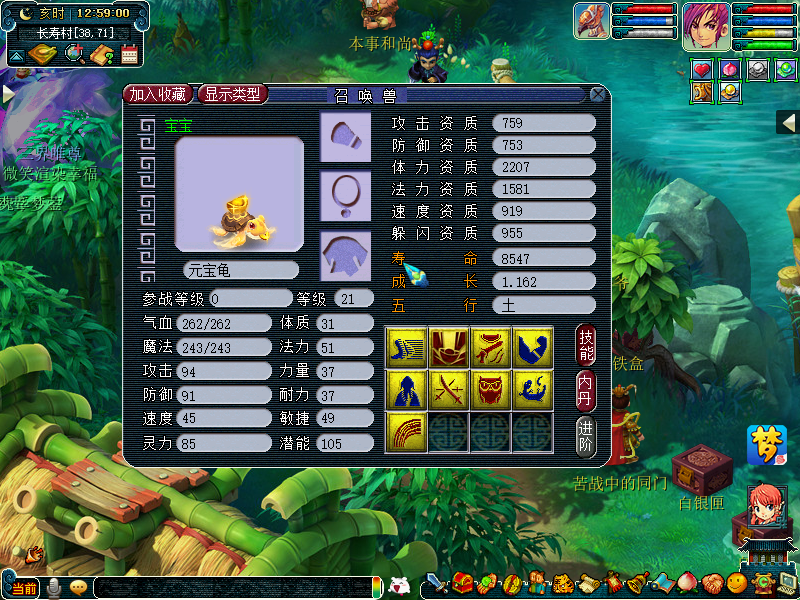Open the smiley face emote icon
This screenshot has height=600, width=800.
pos(737,583)
